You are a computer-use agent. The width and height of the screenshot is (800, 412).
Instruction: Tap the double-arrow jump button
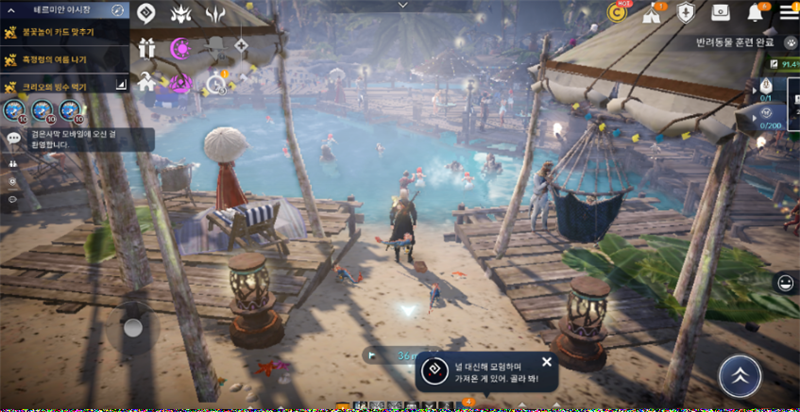coord(739,376)
